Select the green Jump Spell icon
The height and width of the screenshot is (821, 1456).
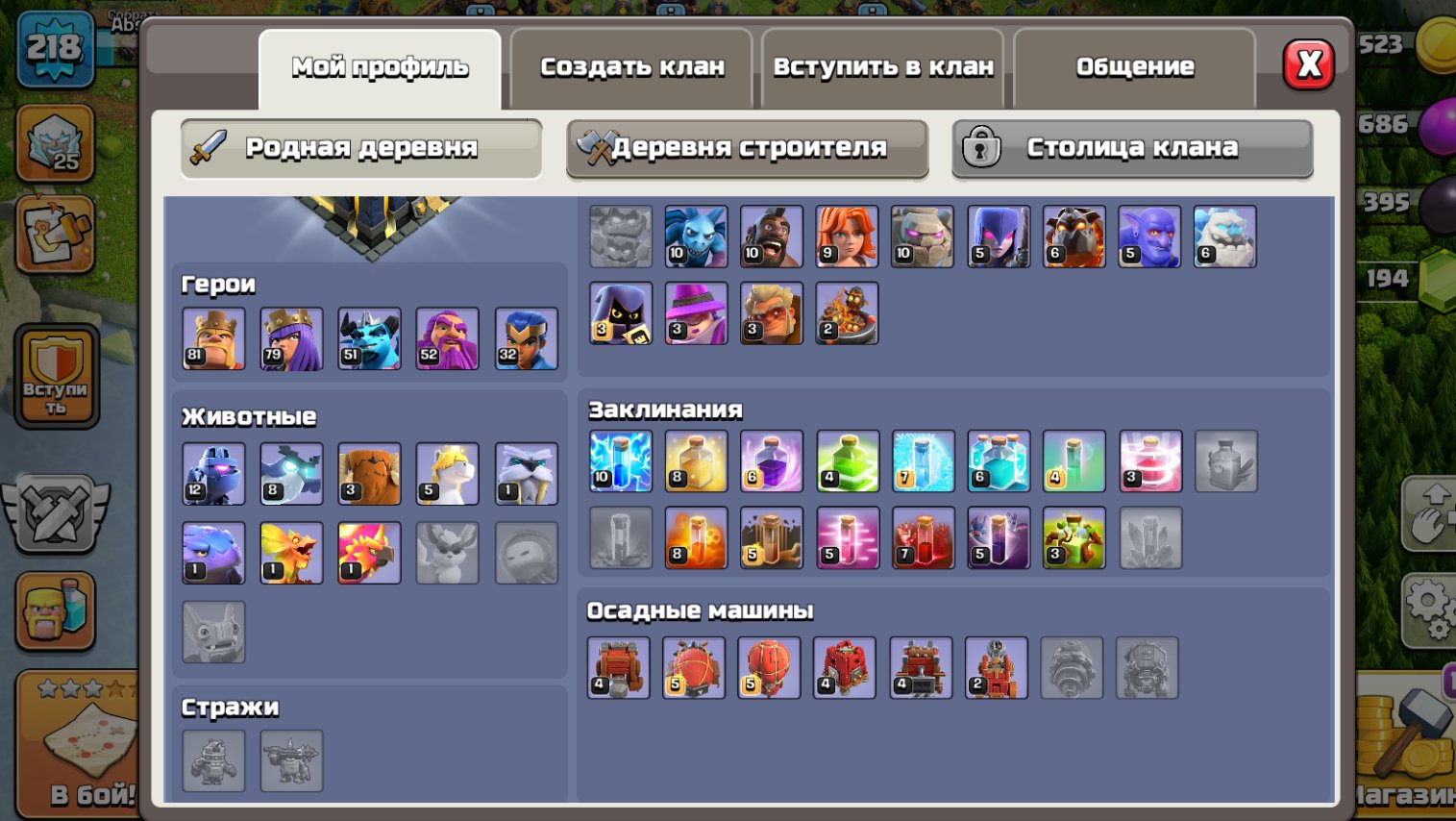[x=847, y=461]
